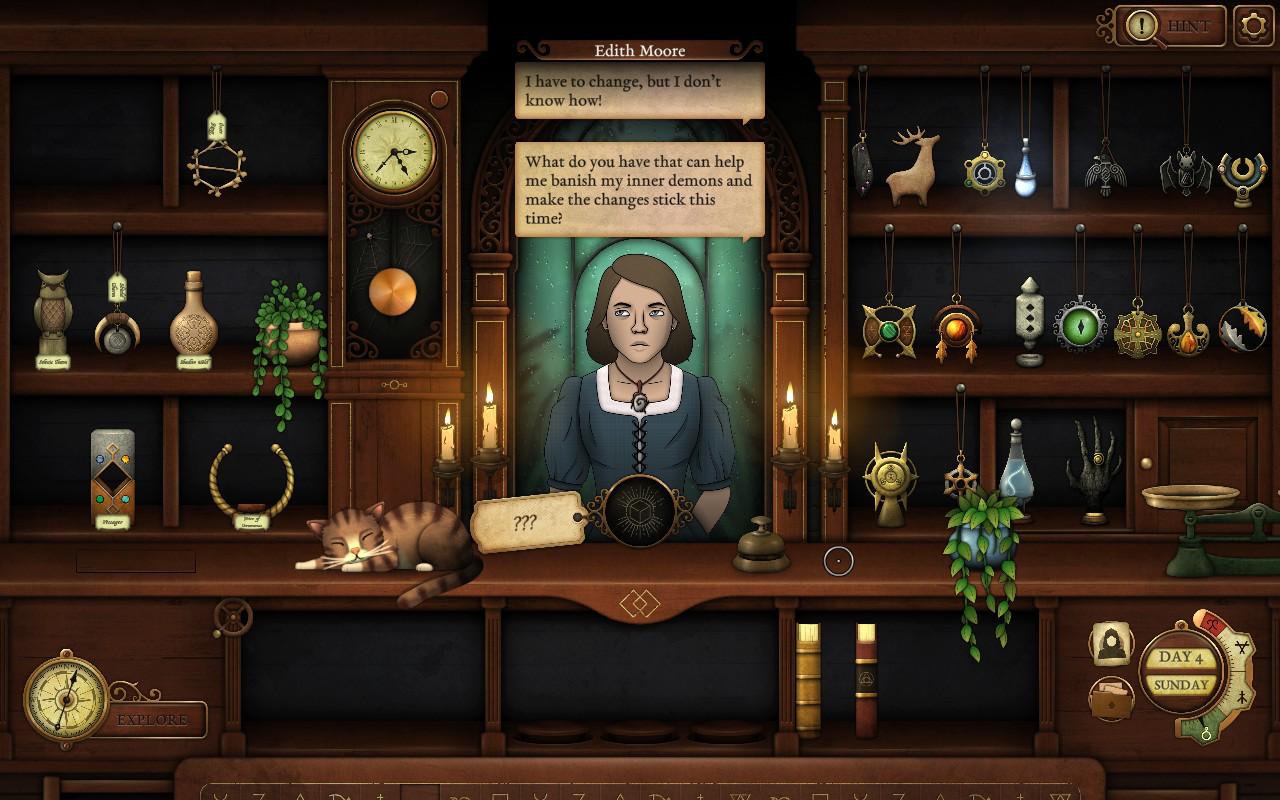The width and height of the screenshot is (1280, 800).
Task: Click the Day 4 Sunday calendar dial
Action: 1183,672
